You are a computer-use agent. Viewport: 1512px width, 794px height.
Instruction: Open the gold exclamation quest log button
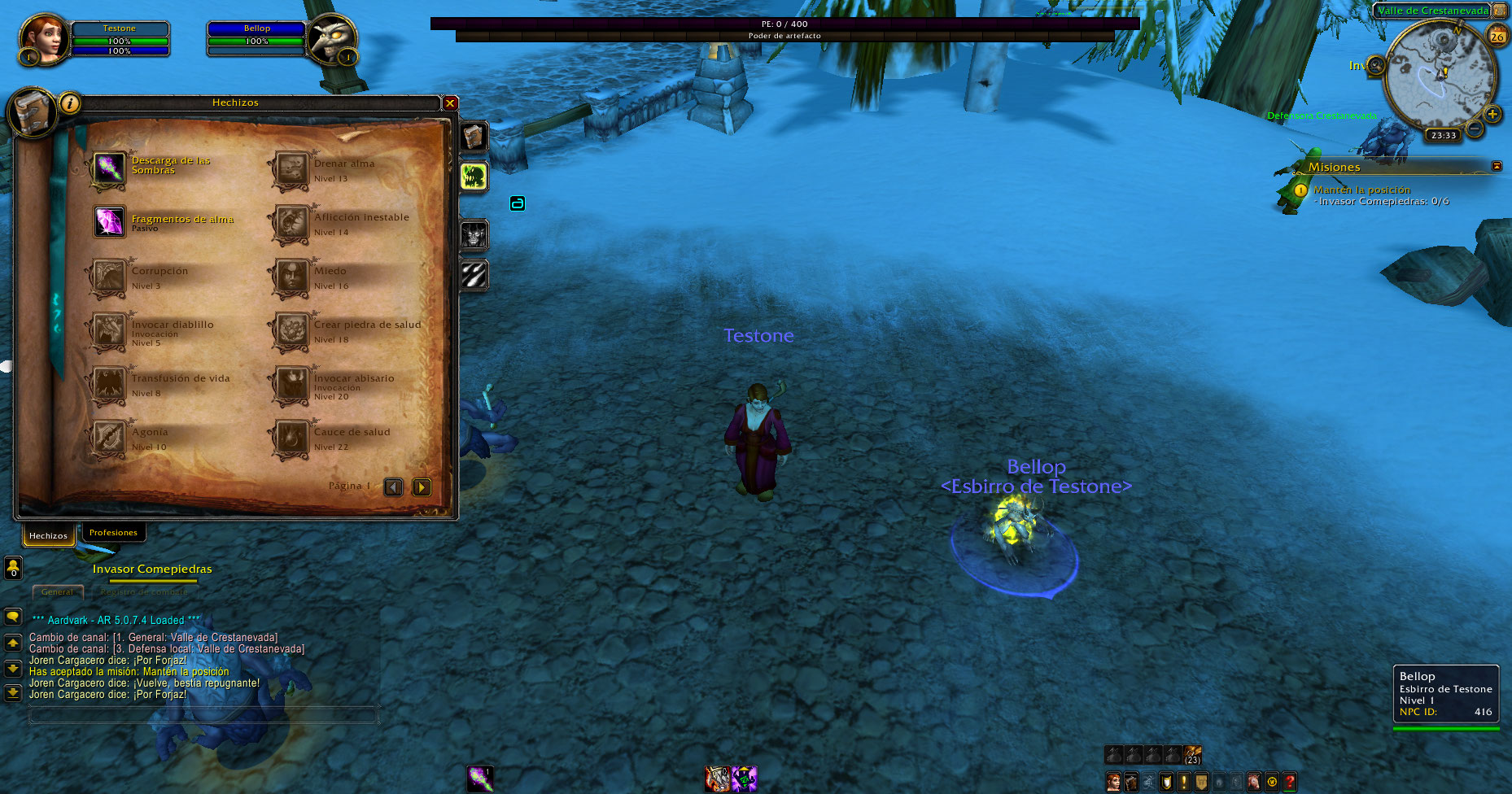(x=1184, y=782)
